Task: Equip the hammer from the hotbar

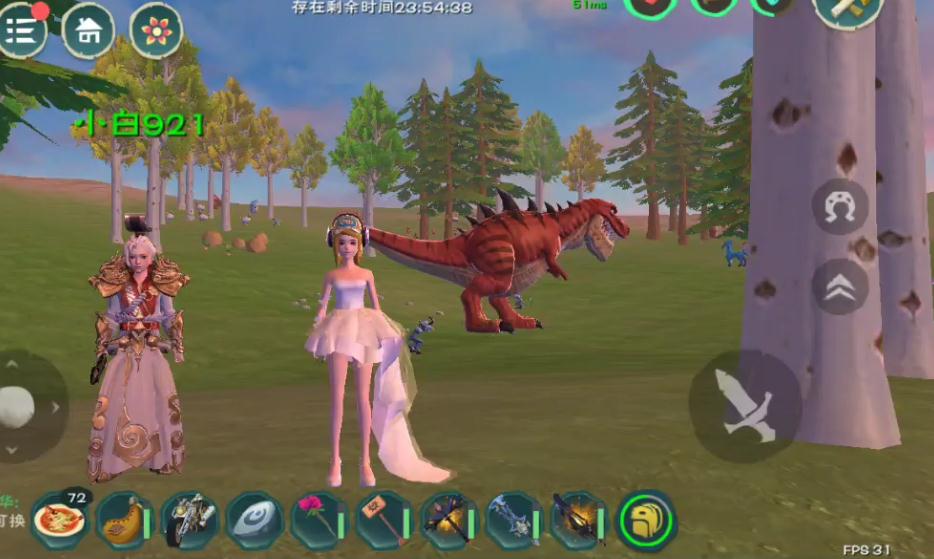Action: click(x=385, y=521)
